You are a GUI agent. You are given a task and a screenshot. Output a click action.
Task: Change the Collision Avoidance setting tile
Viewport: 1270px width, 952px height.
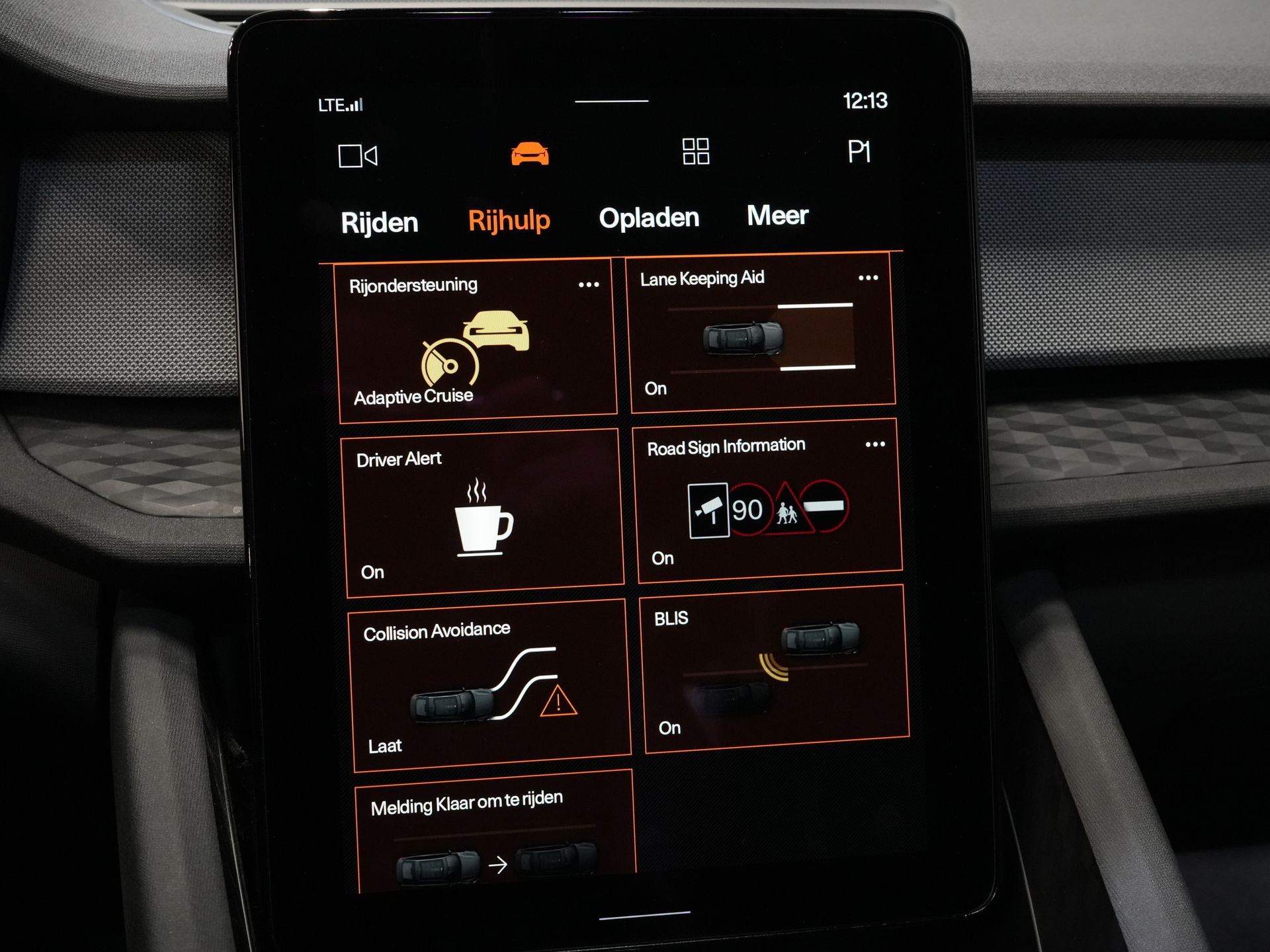[489, 688]
